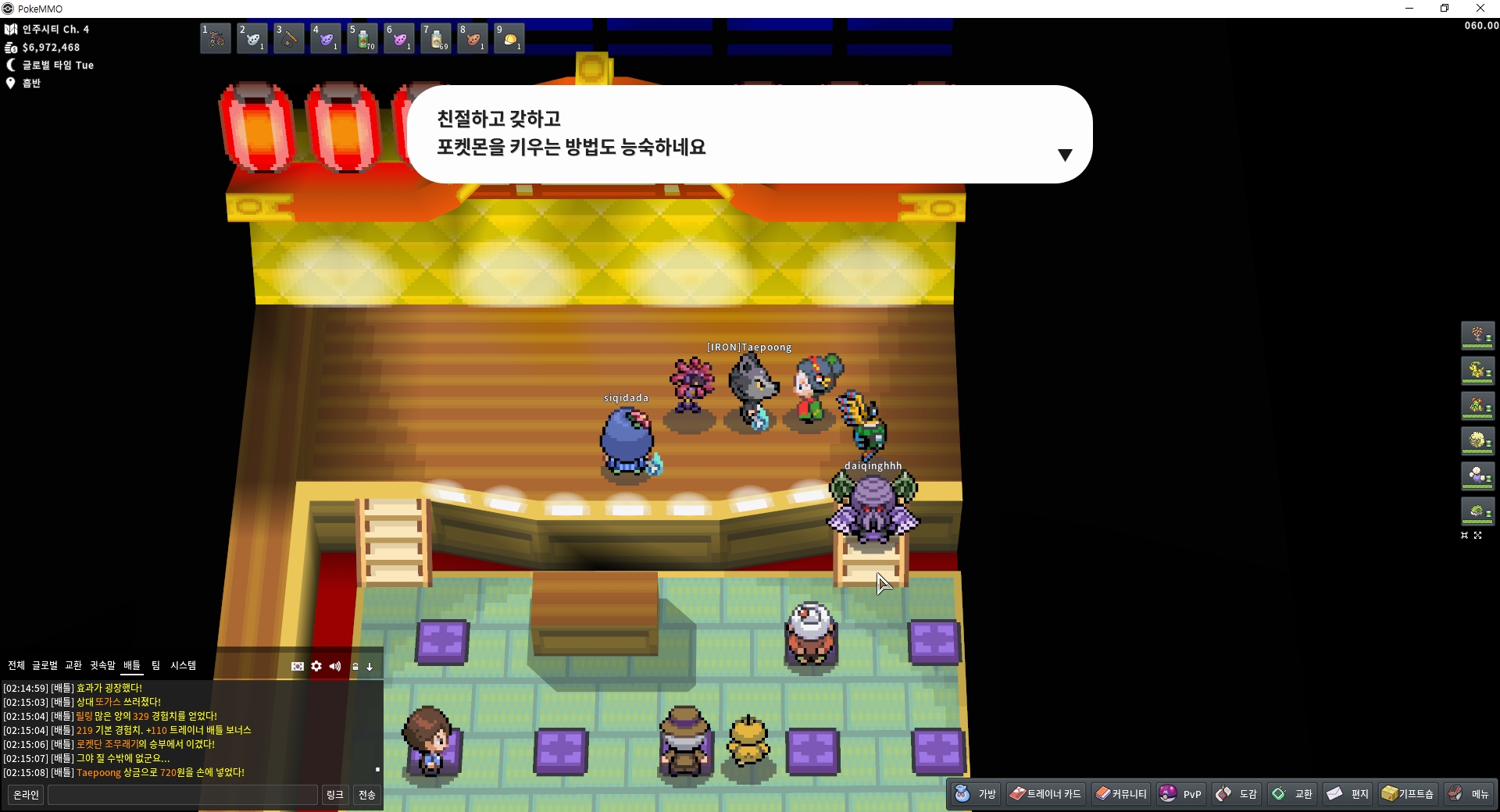Viewport: 1500px width, 812px height.
Task: Open the 가방 bag menu
Action: point(976,794)
